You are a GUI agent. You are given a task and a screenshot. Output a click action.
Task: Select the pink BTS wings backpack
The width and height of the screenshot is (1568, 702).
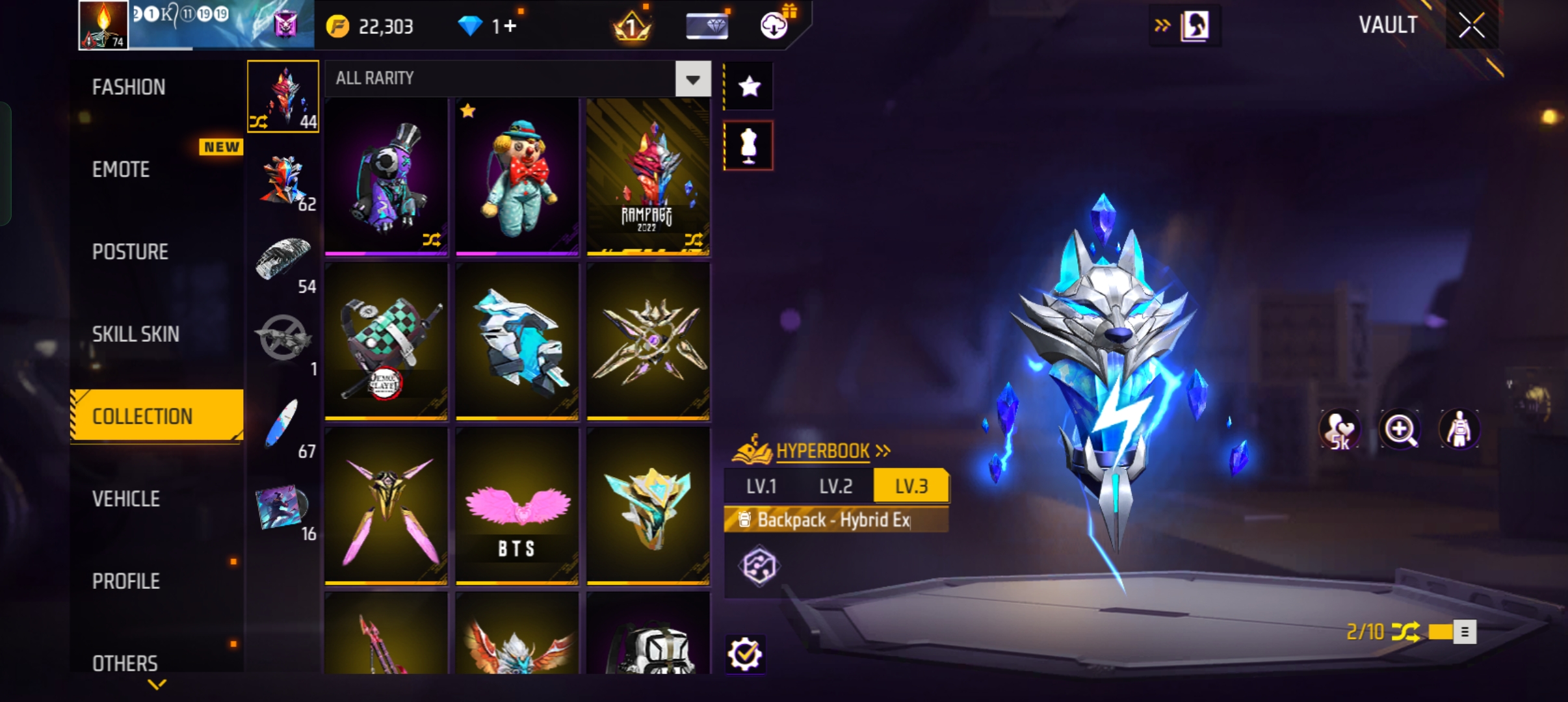click(517, 506)
